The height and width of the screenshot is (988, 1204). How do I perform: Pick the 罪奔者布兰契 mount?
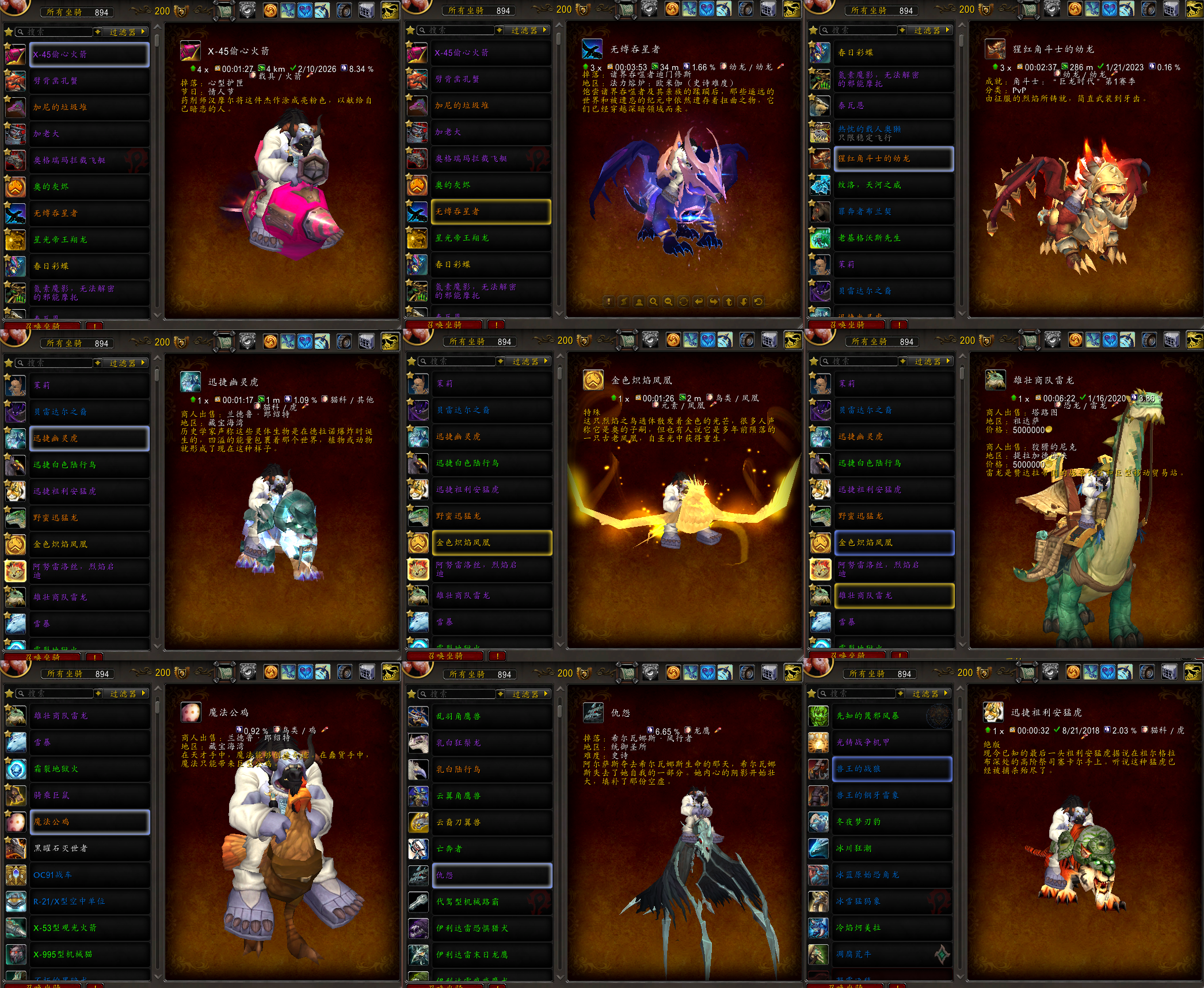pos(893,212)
